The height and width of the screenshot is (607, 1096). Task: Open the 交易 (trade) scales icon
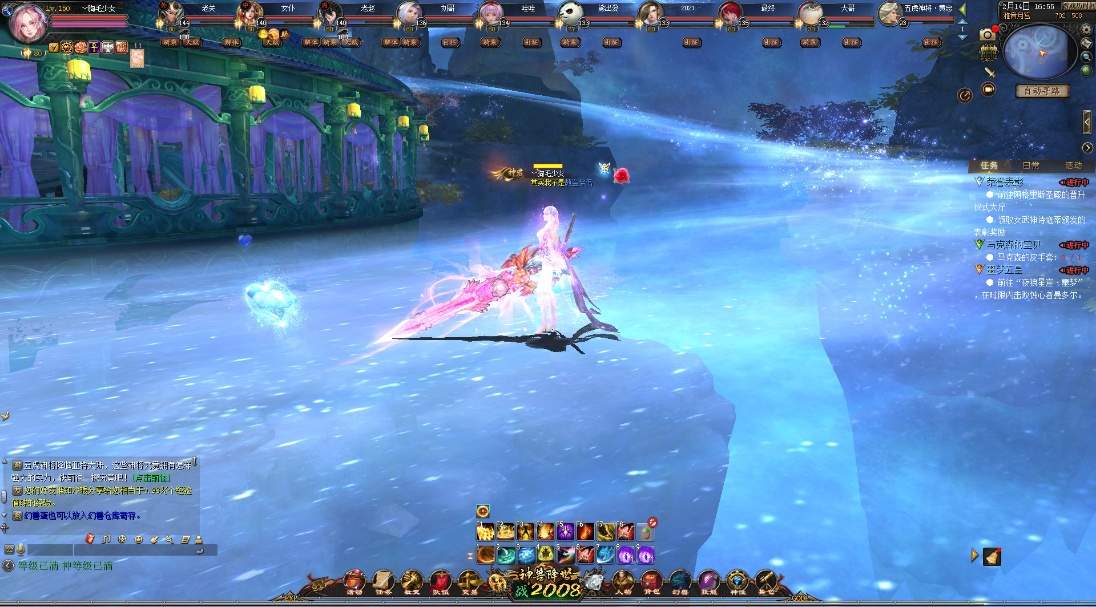(x=468, y=581)
